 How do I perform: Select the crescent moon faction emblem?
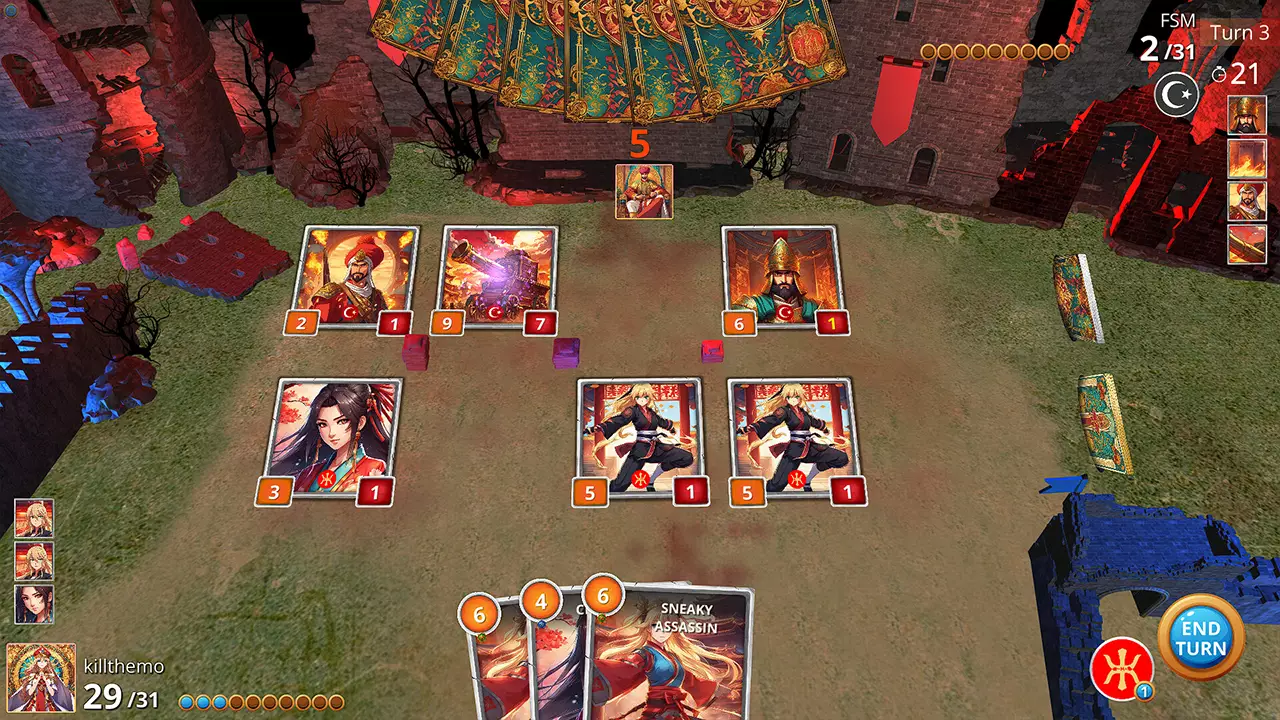pos(1178,95)
